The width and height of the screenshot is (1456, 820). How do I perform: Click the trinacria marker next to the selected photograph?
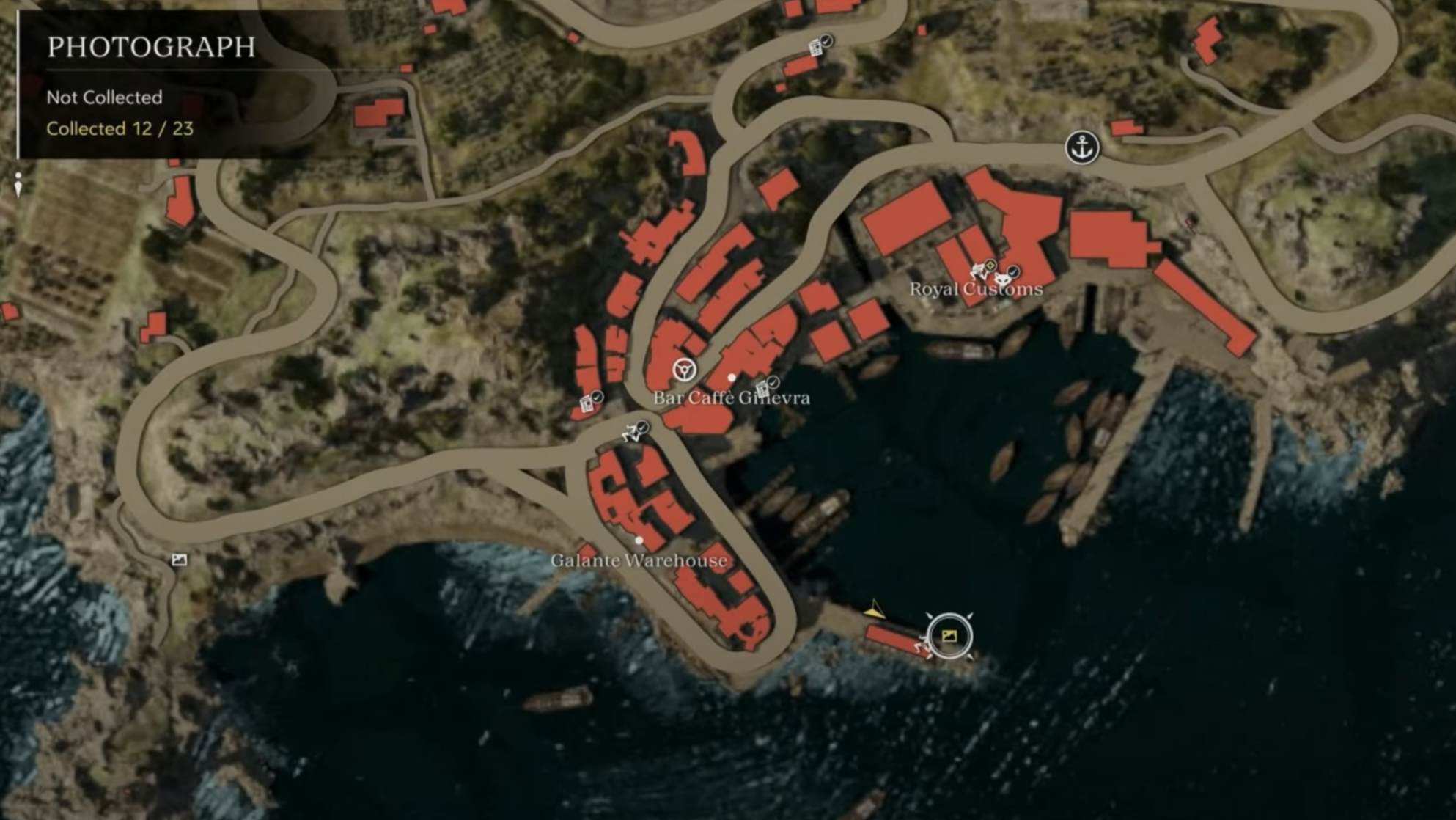[922, 646]
